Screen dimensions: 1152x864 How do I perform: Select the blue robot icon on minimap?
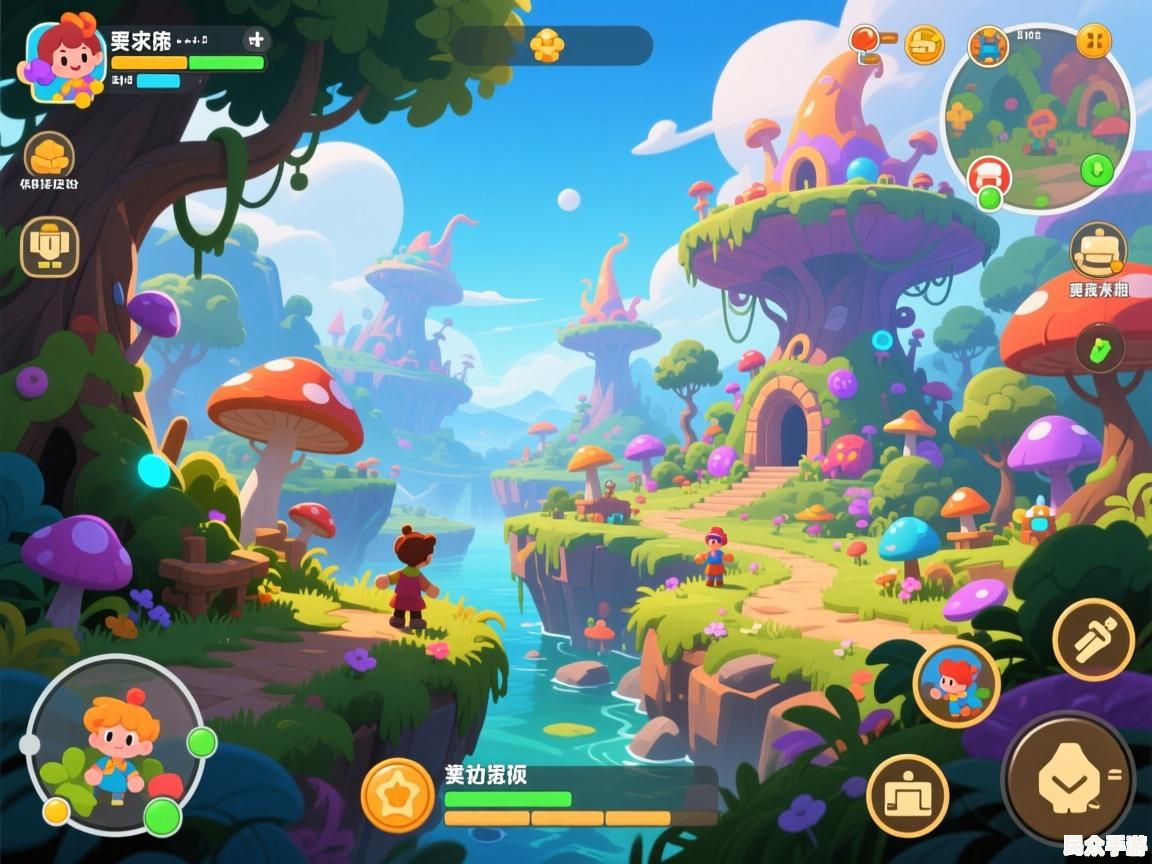(988, 46)
